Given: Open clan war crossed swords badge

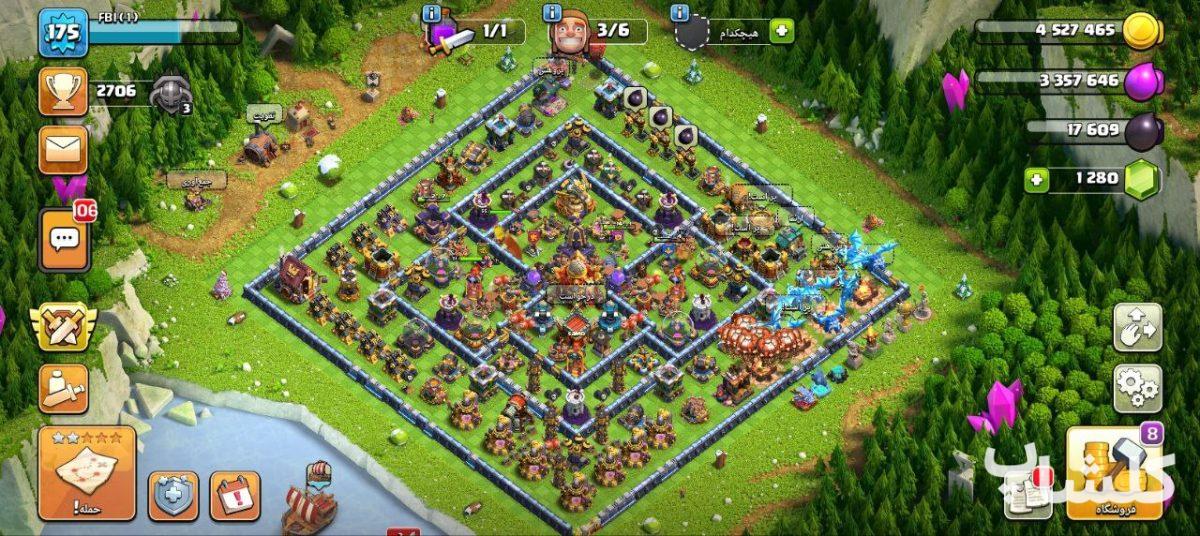Looking at the screenshot, I should pos(64,328).
